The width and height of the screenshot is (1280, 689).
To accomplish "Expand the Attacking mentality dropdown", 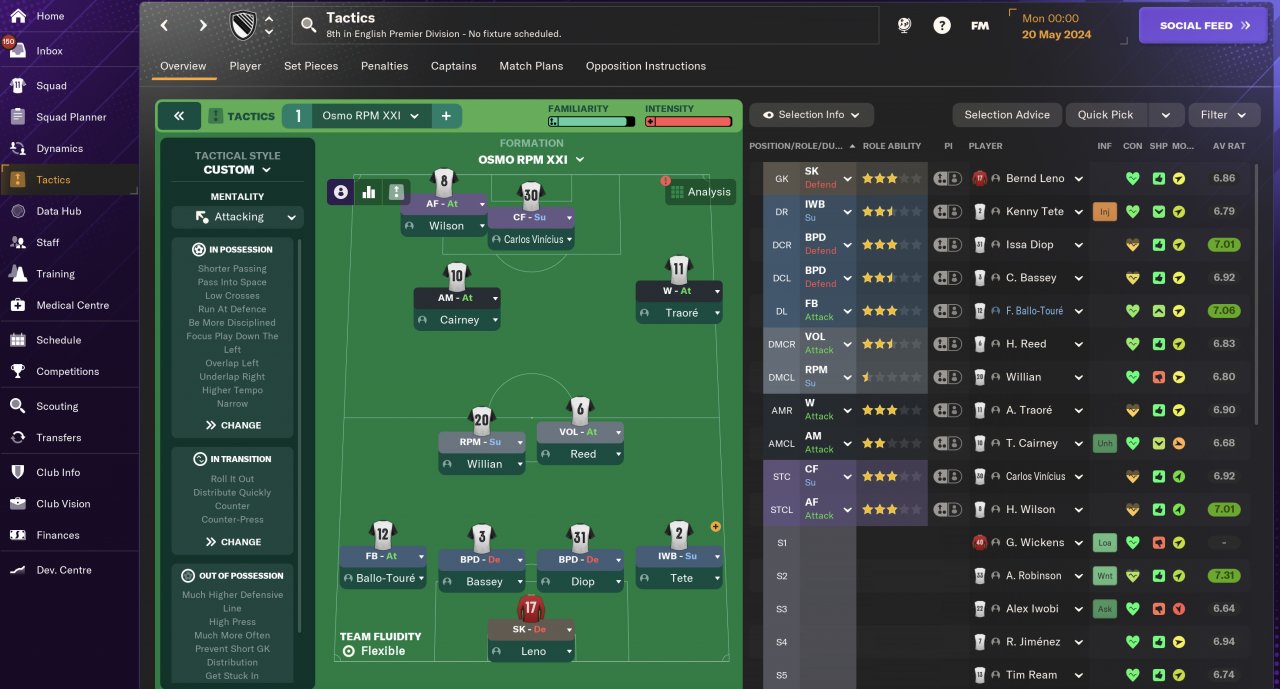I will click(237, 217).
